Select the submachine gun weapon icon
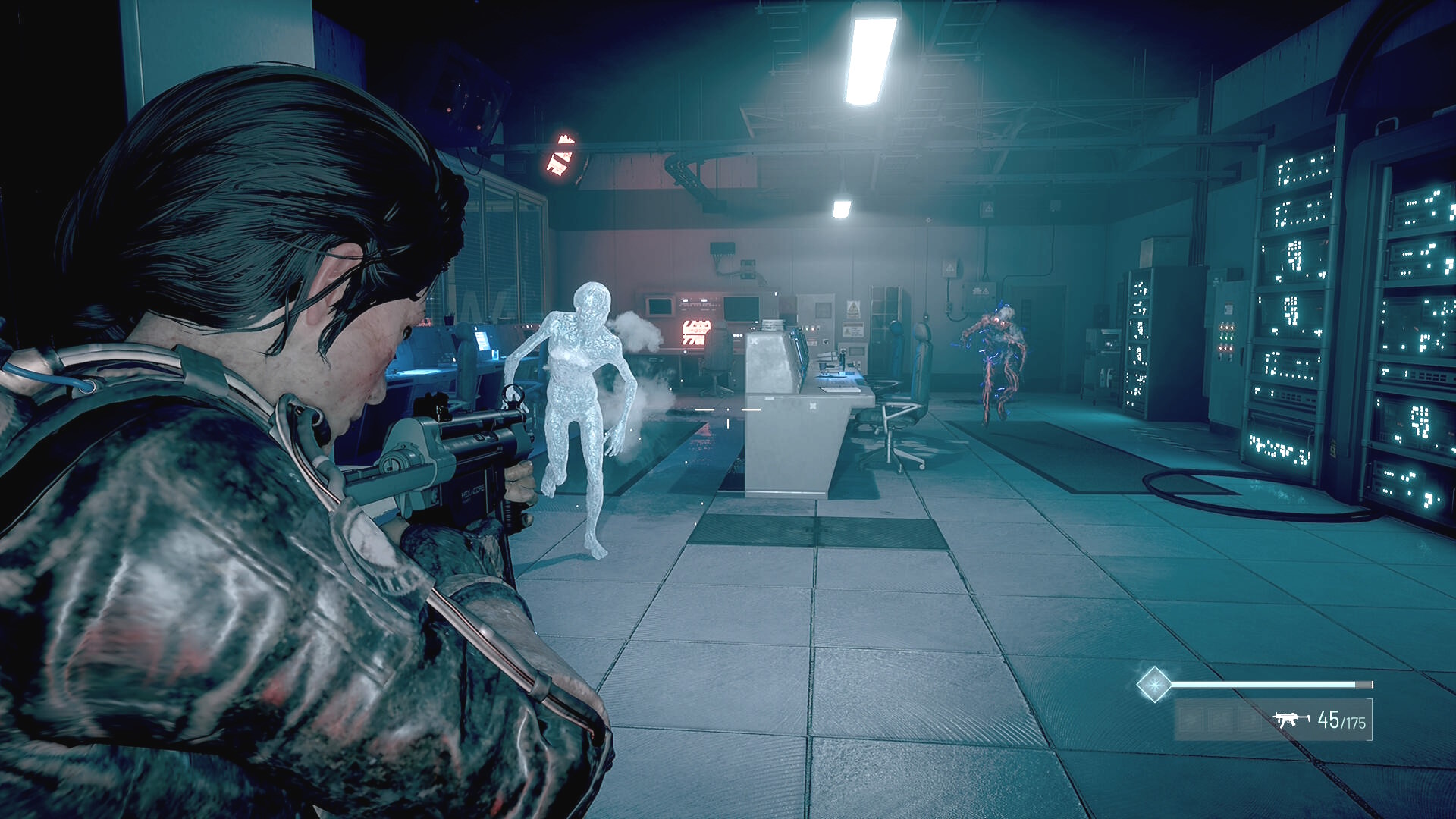Image resolution: width=1456 pixels, height=819 pixels. click(x=1291, y=719)
